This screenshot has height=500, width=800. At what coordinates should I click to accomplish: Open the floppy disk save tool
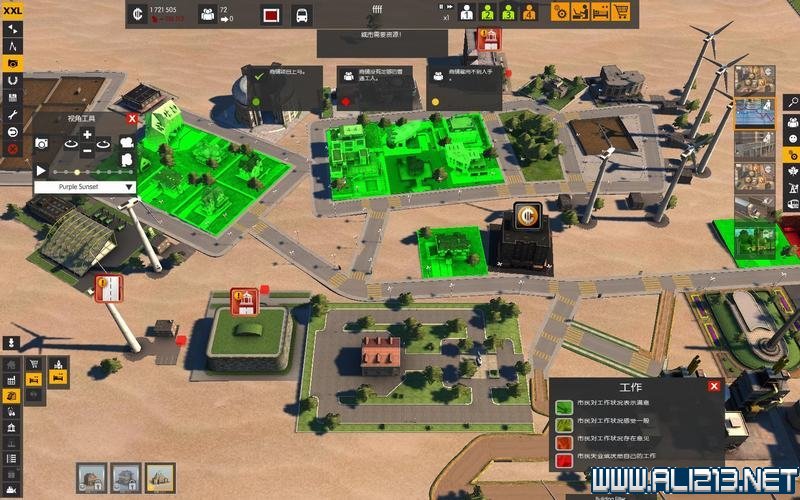click(12, 98)
